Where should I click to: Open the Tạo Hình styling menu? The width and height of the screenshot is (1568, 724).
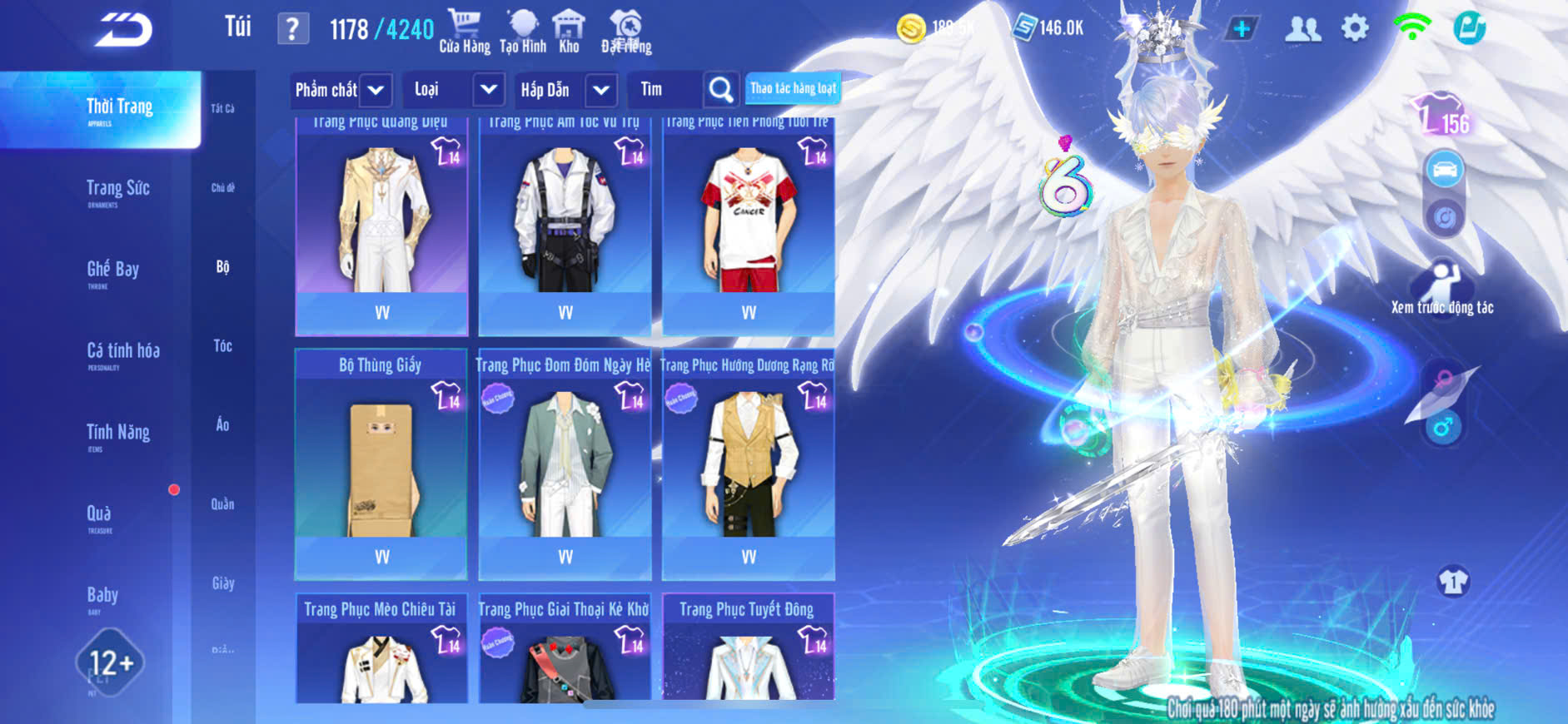point(523,32)
